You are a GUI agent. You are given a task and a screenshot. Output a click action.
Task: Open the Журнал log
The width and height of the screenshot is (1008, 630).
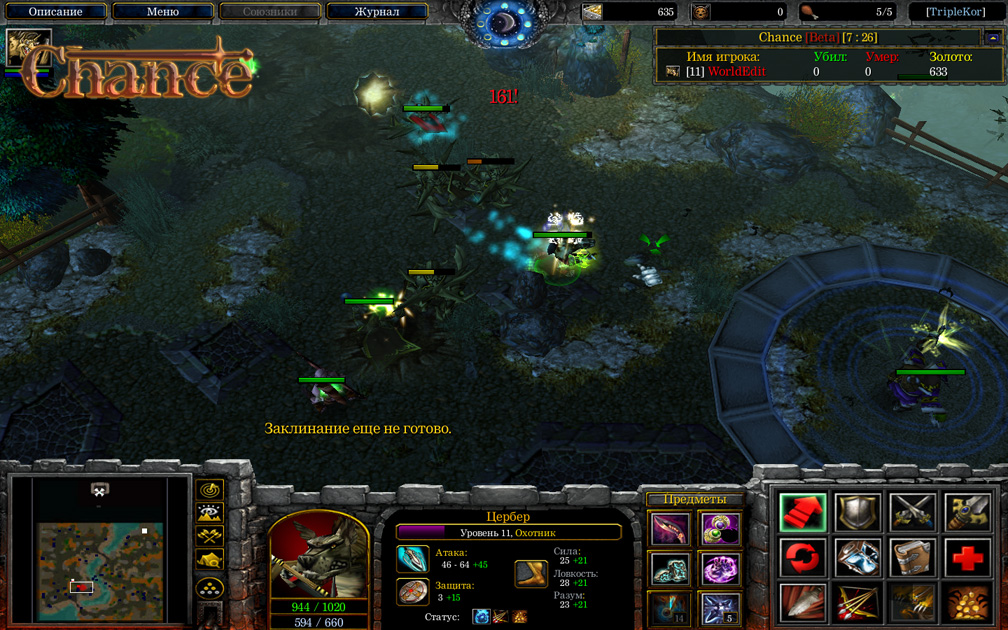(x=376, y=12)
